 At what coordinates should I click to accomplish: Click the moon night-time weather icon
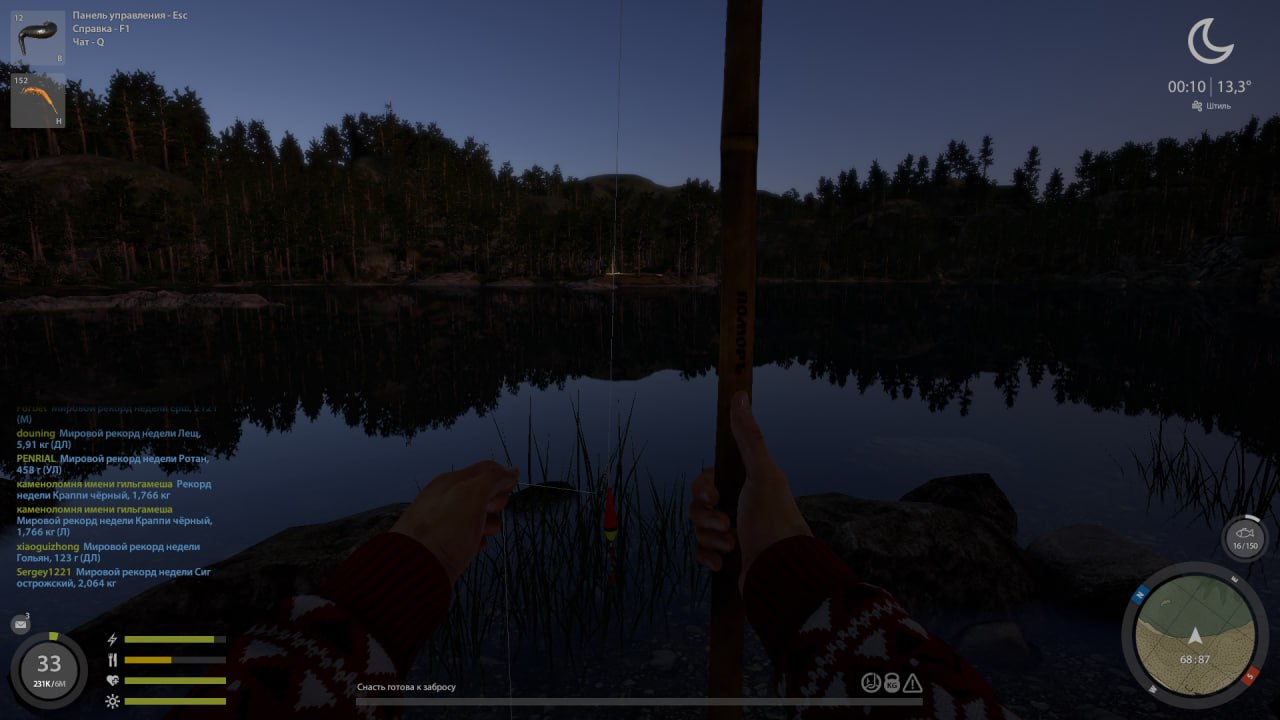tap(1210, 42)
